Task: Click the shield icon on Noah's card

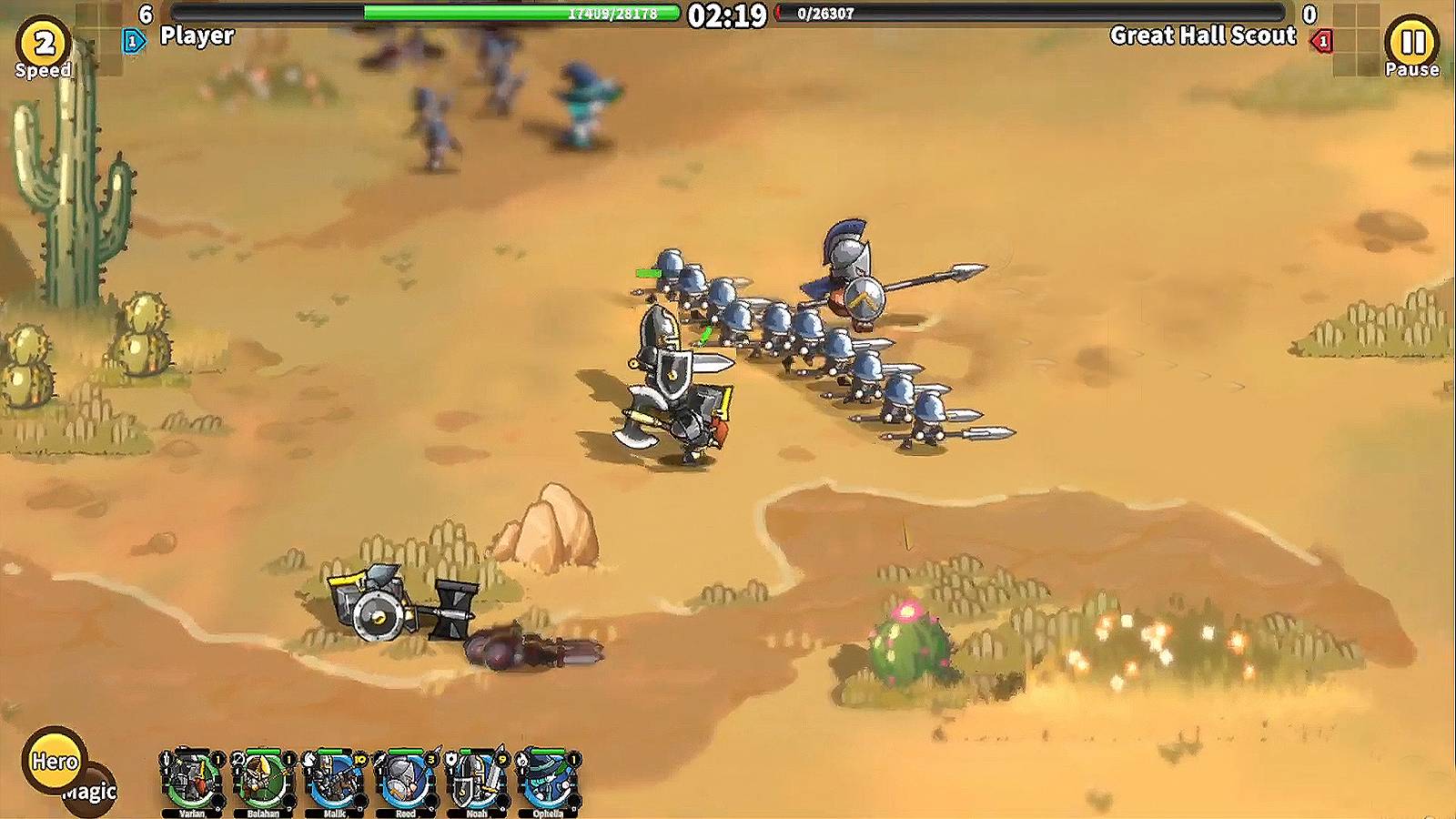Action: pos(450,757)
